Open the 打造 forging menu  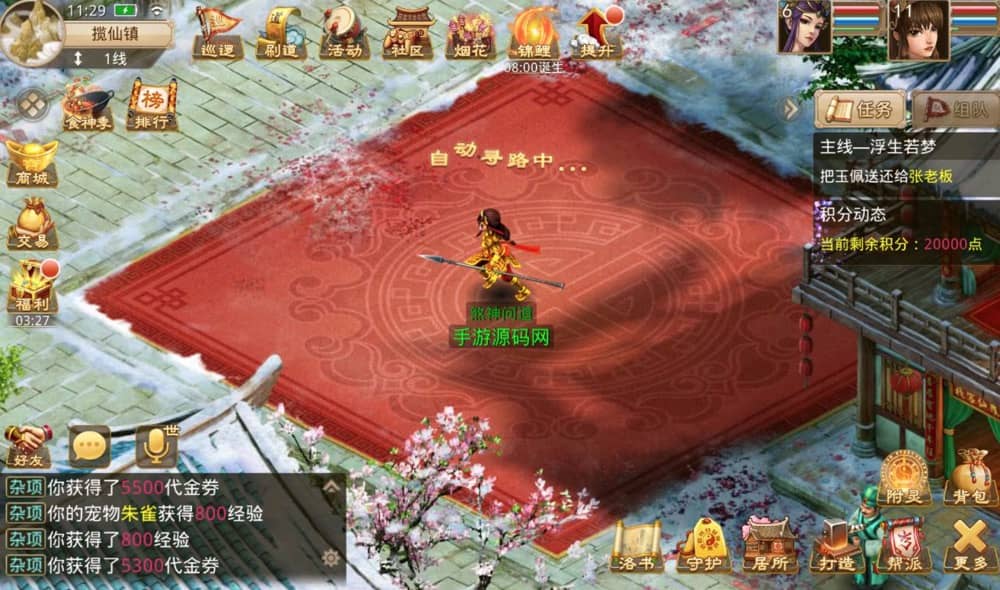point(836,545)
